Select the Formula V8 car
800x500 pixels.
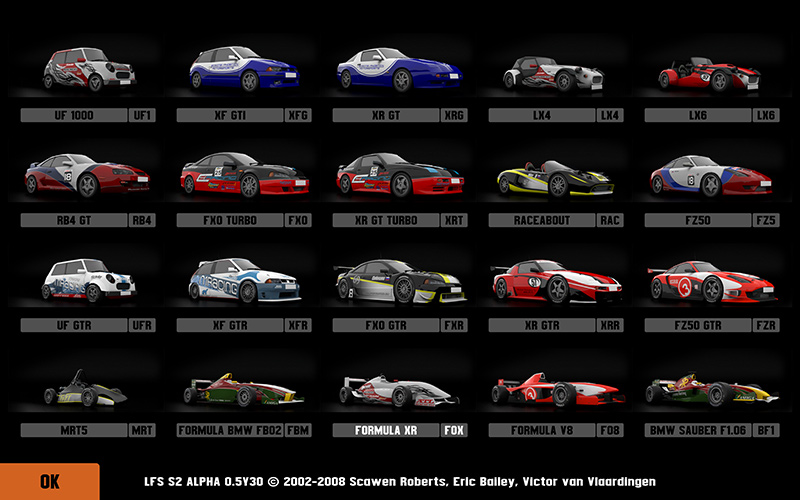click(556, 390)
